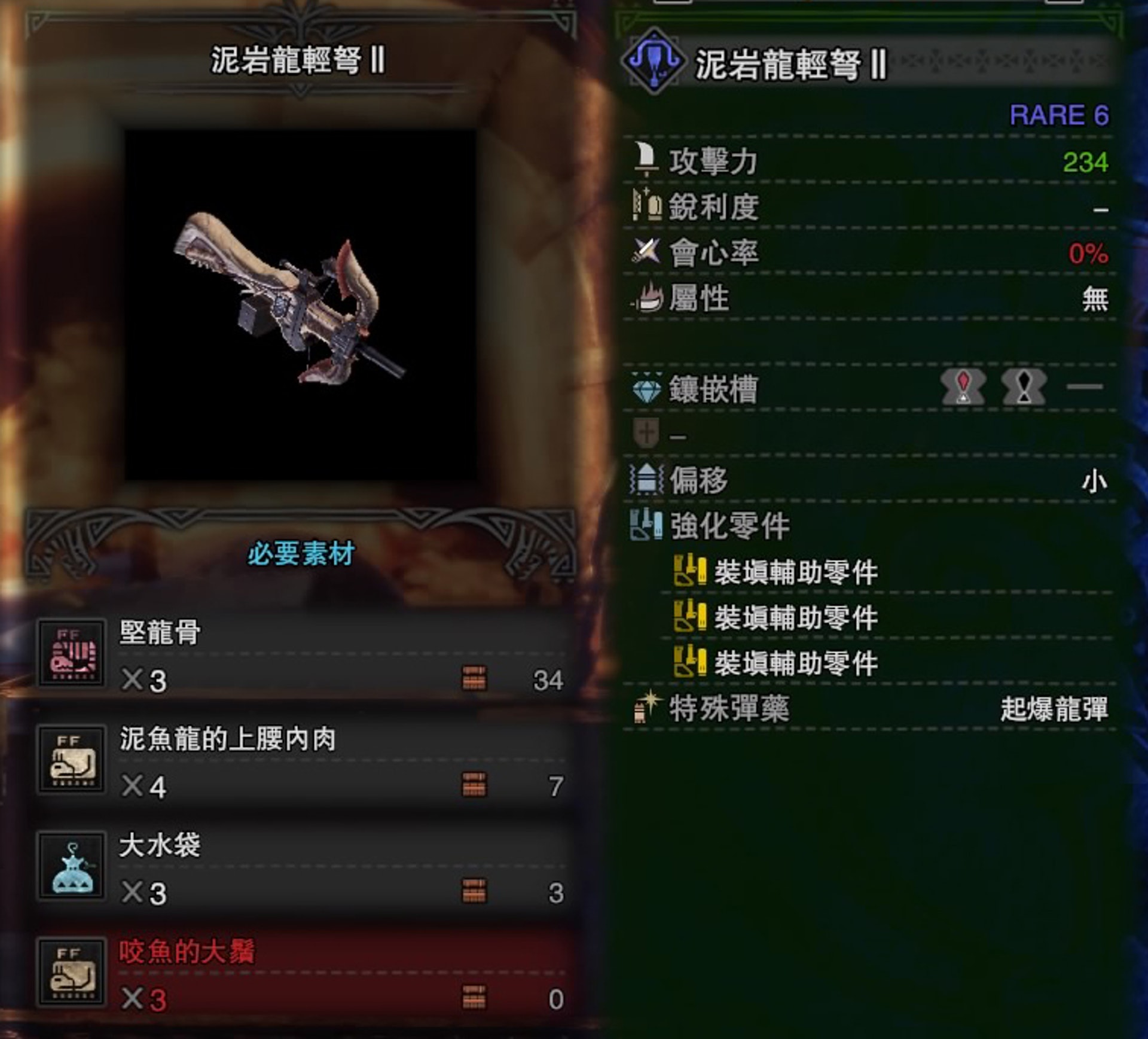The image size is (1148, 1039).
Task: Click the 泥岩龍輕弩 II weapon preview image
Action: click(x=300, y=304)
